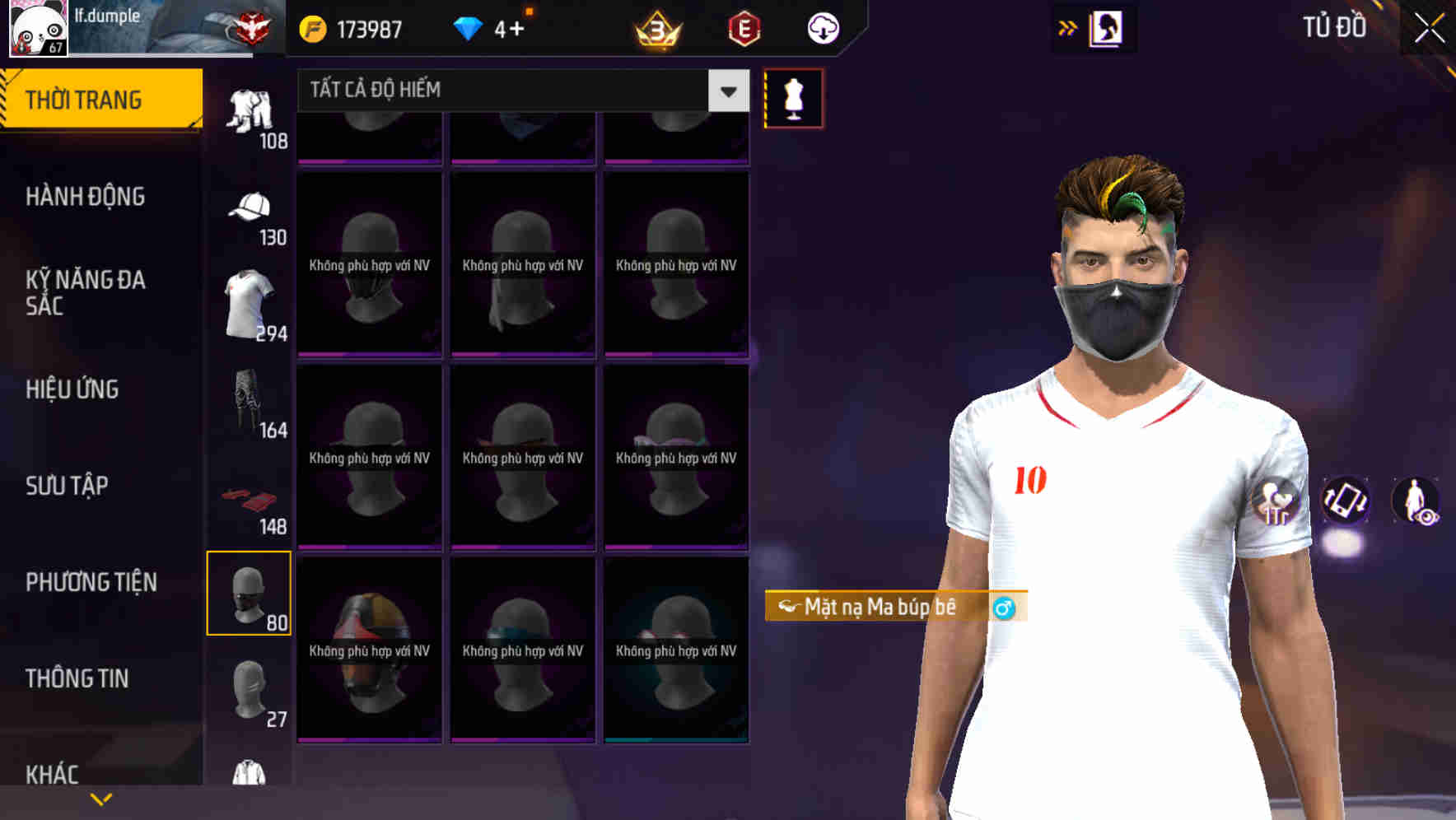
Task: Select the red E badge icon
Action: [744, 28]
